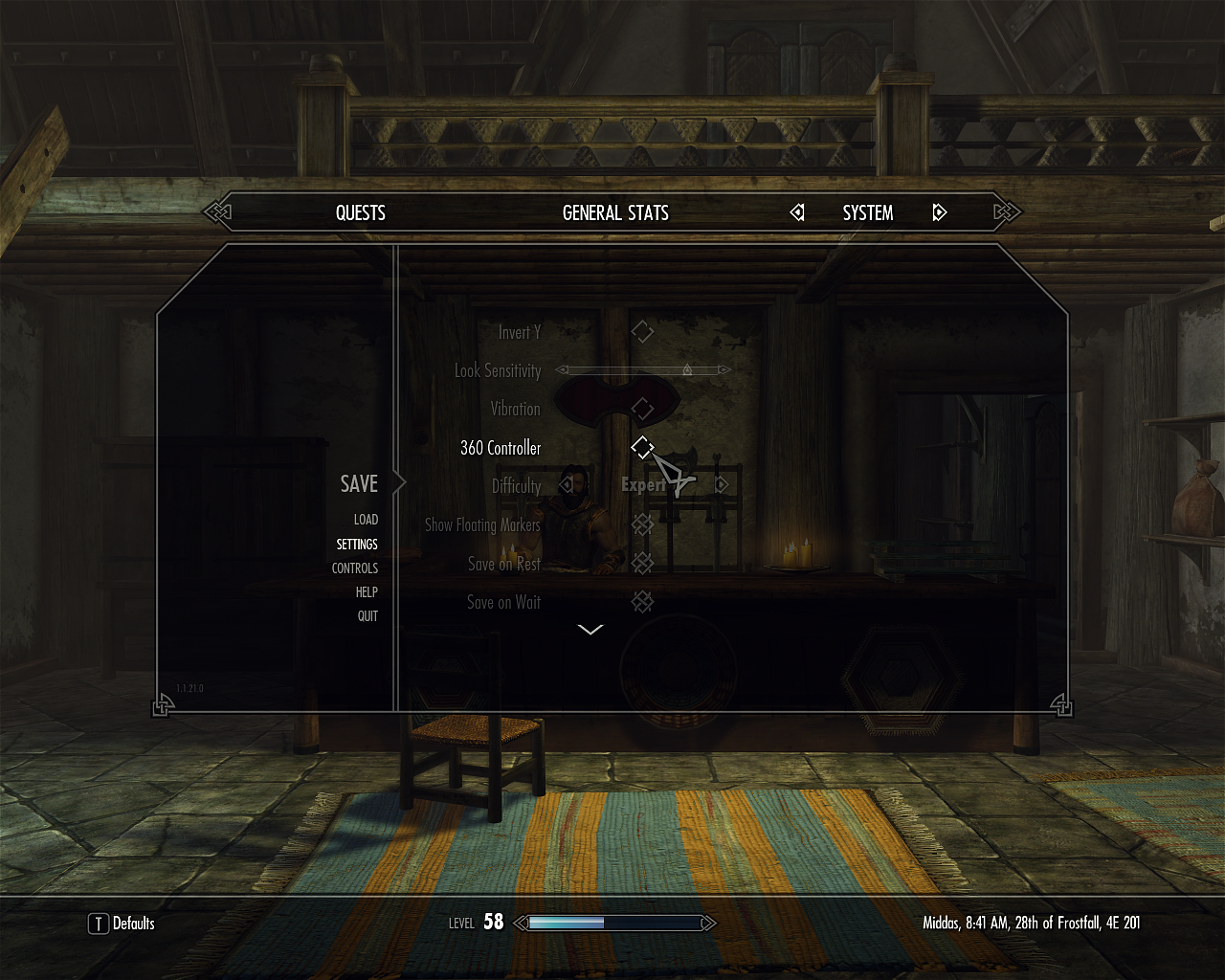
Task: Open the Load menu entry
Action: click(366, 520)
